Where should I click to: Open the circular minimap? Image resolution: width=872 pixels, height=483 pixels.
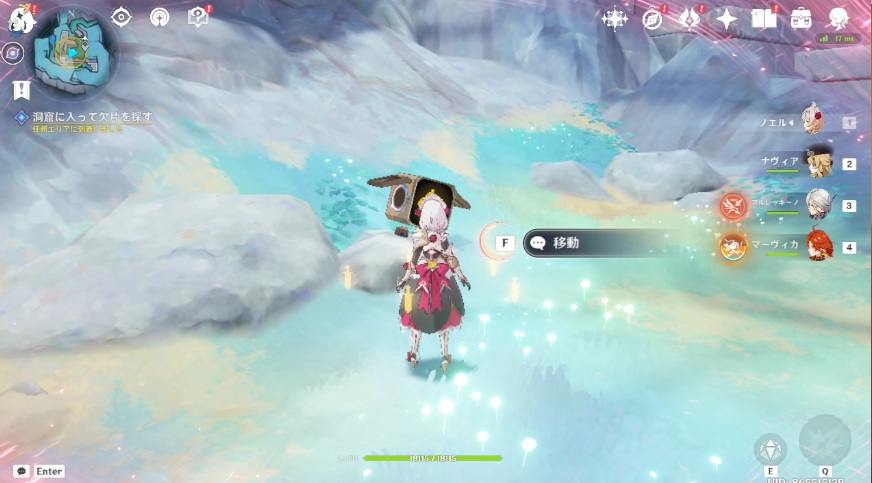click(x=73, y=51)
